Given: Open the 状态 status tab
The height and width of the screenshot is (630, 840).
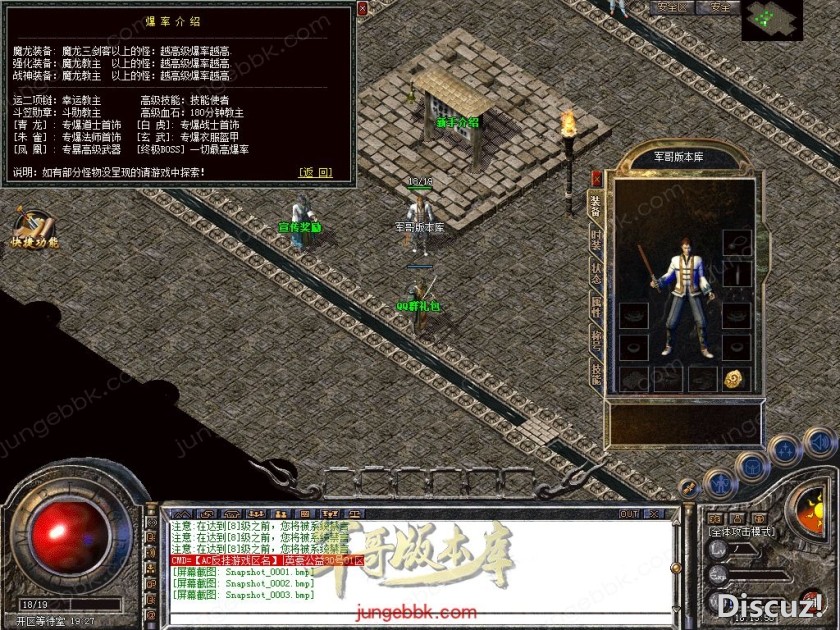Looking at the screenshot, I should [596, 273].
